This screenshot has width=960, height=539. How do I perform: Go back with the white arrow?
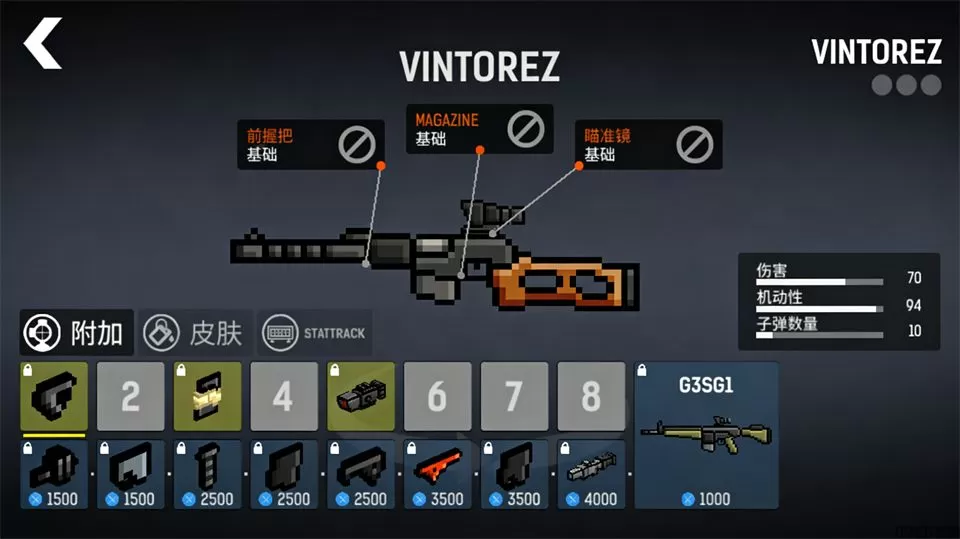click(x=43, y=44)
